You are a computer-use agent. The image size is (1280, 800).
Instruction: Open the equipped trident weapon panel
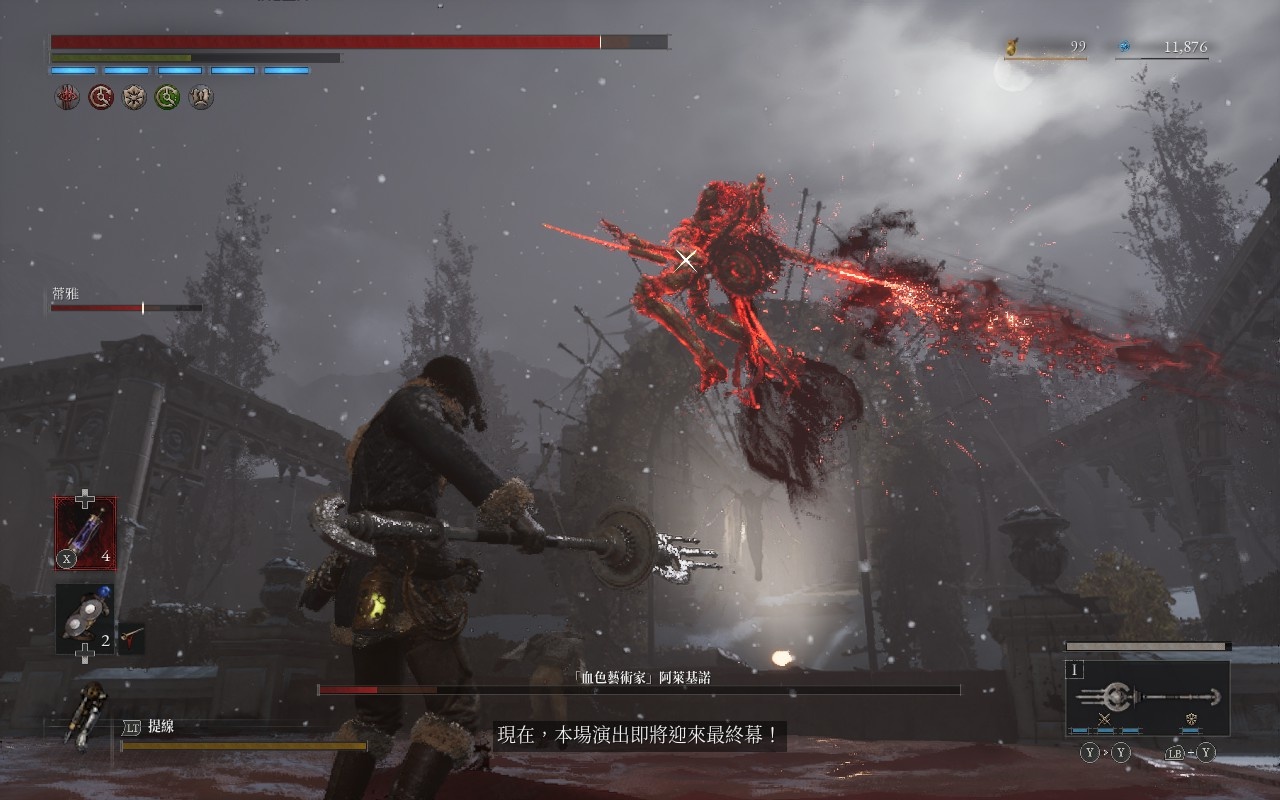(x=1147, y=698)
